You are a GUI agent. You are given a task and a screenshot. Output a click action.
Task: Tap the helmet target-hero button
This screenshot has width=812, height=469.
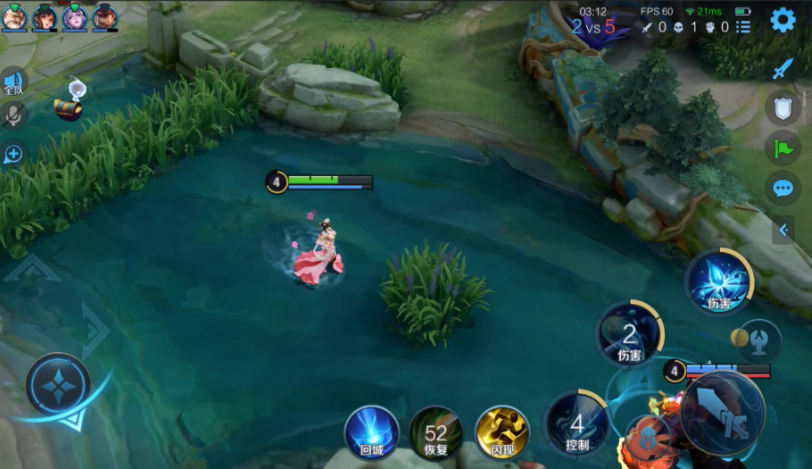pyautogui.click(x=760, y=340)
